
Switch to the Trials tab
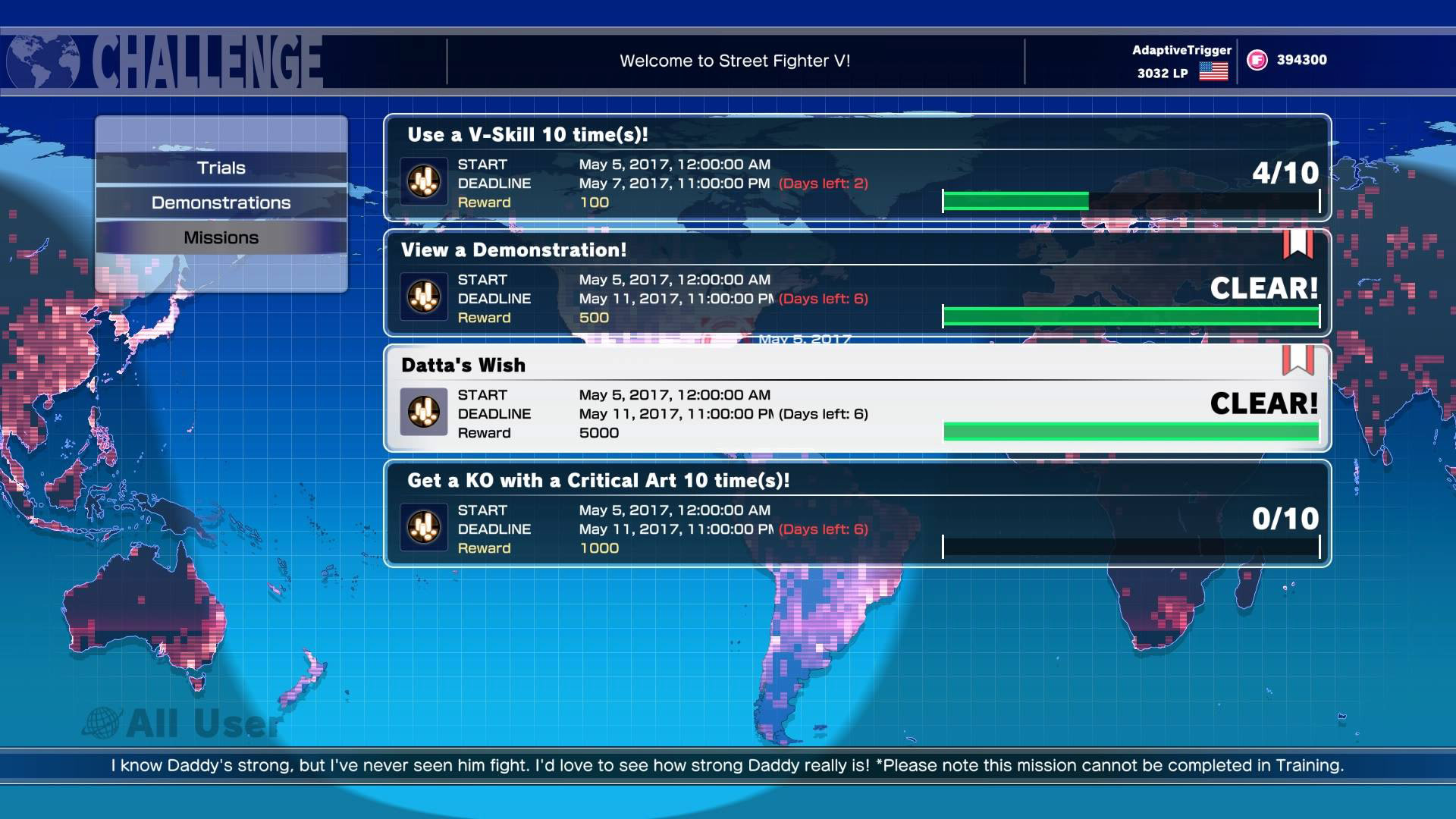(221, 168)
